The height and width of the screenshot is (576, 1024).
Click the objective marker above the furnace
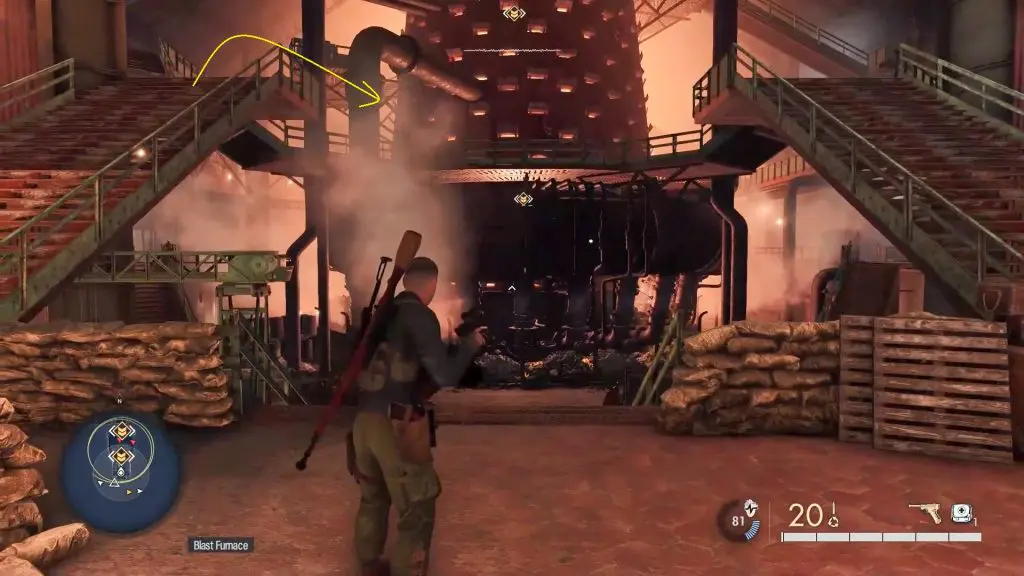514,13
